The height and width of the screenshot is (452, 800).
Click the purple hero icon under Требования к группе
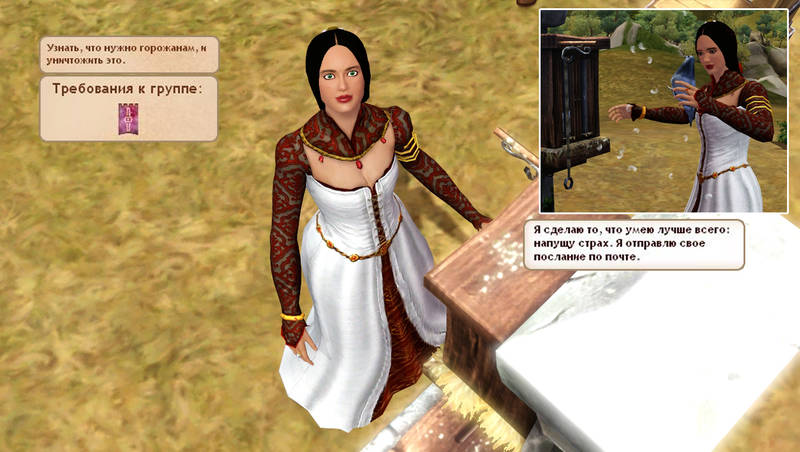(128, 117)
